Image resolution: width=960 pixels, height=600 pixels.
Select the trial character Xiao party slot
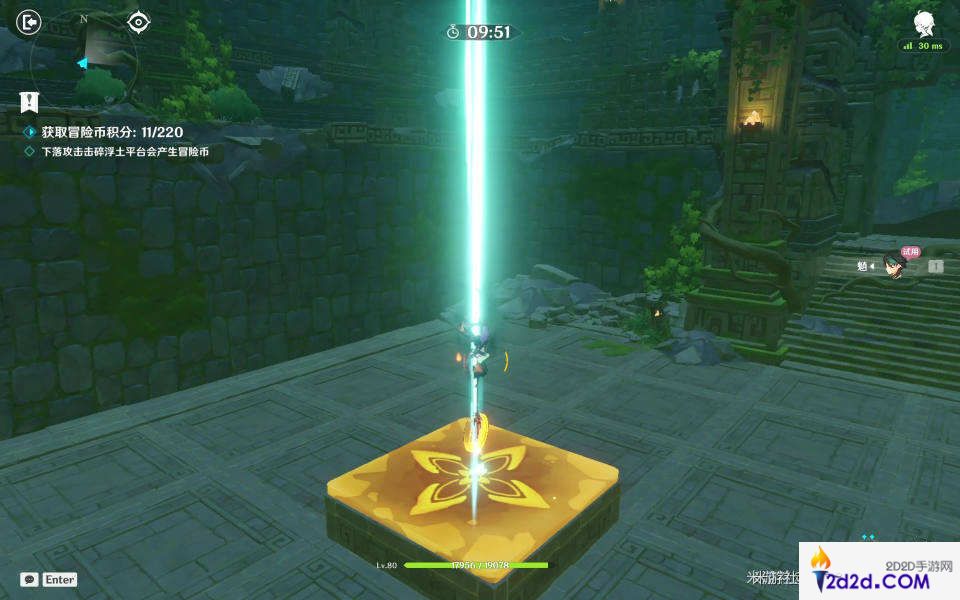tap(891, 265)
